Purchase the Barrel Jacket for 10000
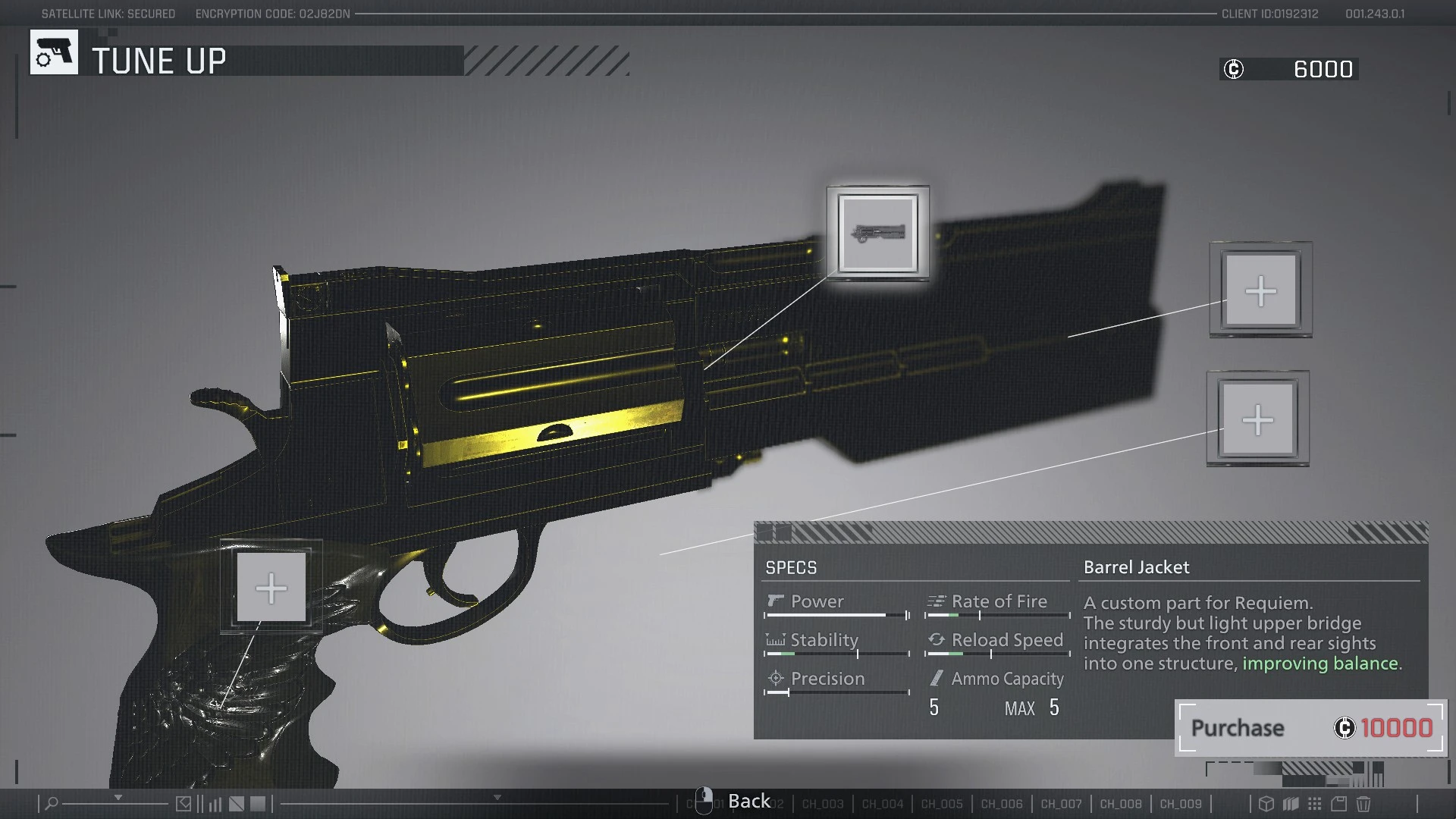The height and width of the screenshot is (819, 1456). 1310,728
